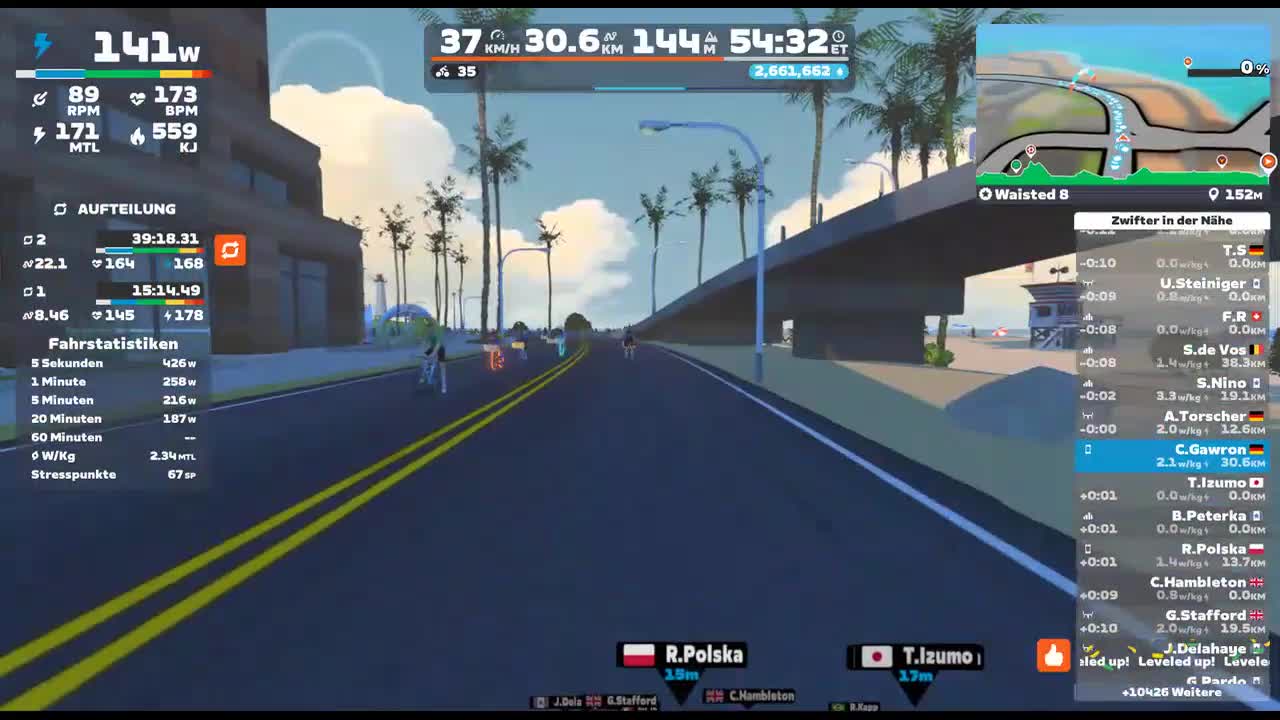Click the route badge icon next to Waisted 8
The width and height of the screenshot is (1280, 720).
pos(986,195)
